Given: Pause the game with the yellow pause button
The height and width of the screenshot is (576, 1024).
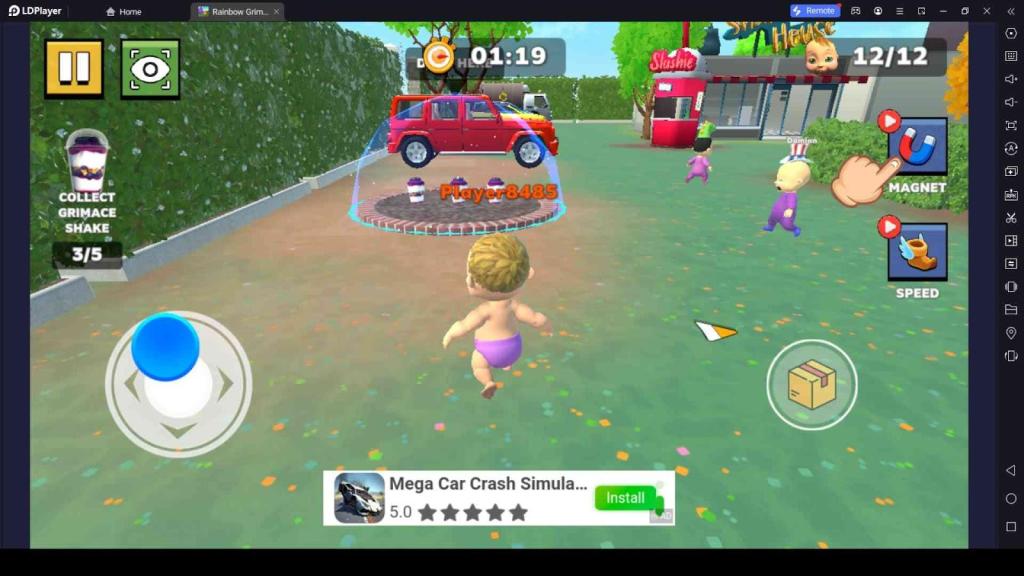Looking at the screenshot, I should 74,68.
